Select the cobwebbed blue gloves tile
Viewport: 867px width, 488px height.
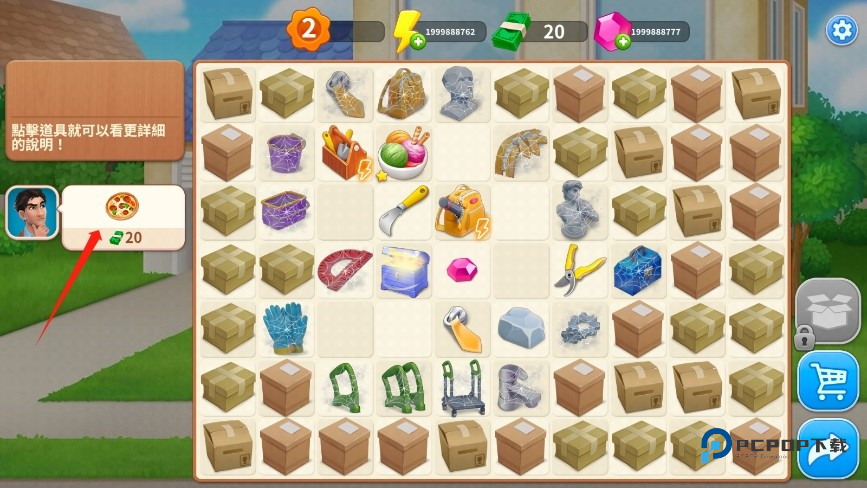point(286,327)
